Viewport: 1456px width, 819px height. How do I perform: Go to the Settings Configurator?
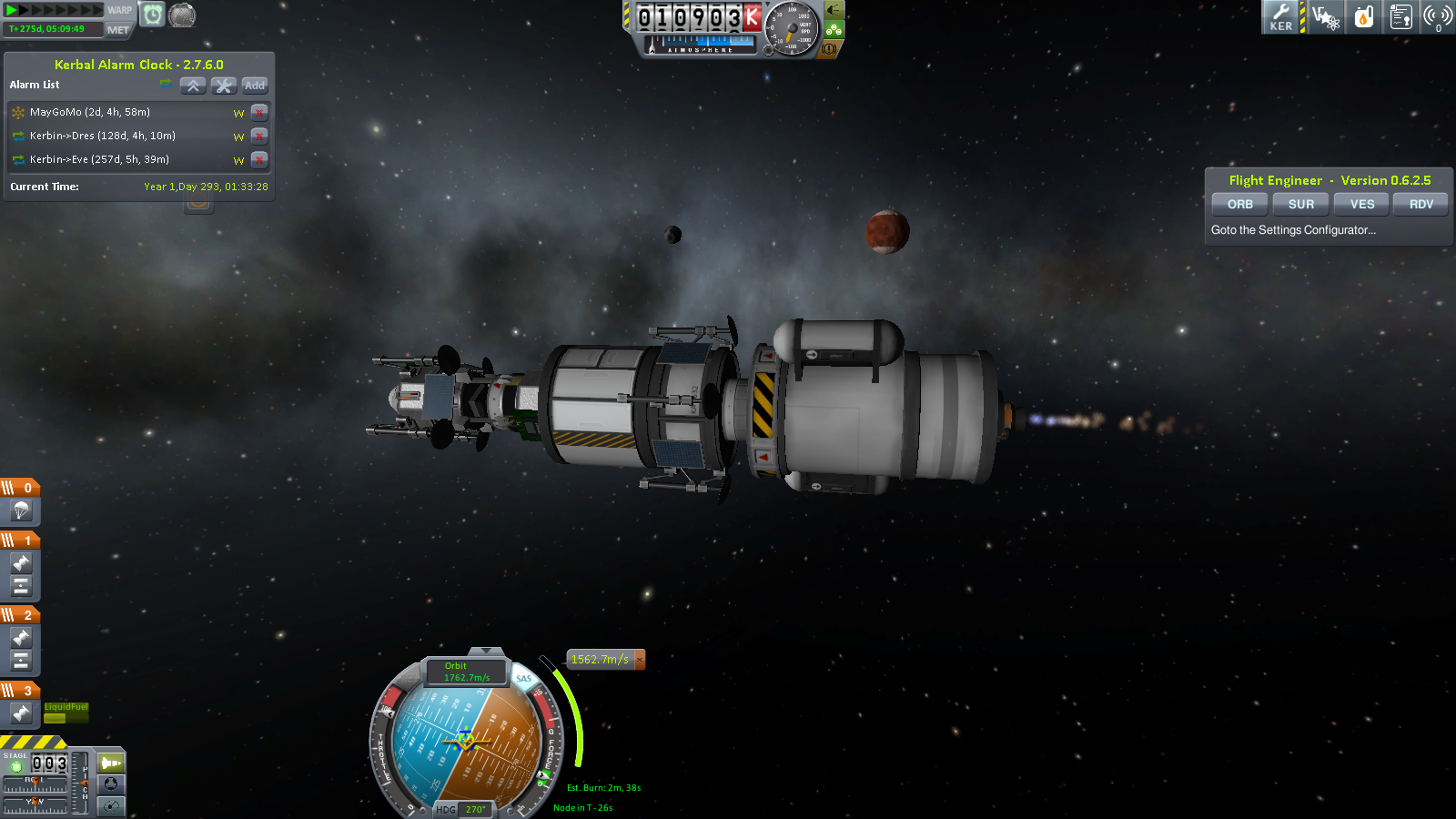(1293, 230)
